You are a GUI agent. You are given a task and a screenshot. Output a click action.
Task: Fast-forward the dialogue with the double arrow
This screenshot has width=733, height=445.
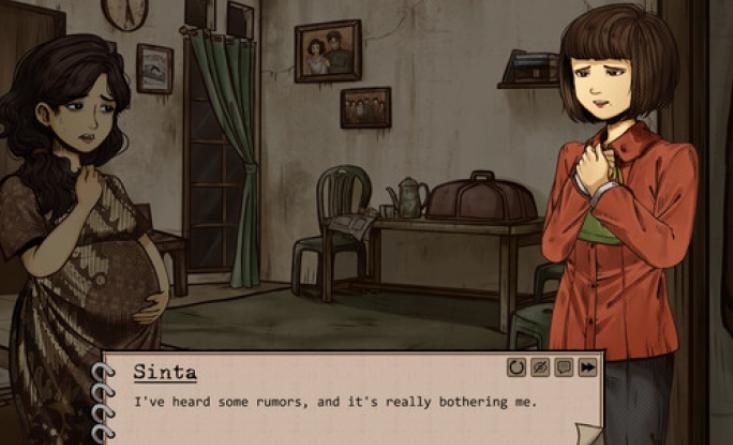(587, 368)
